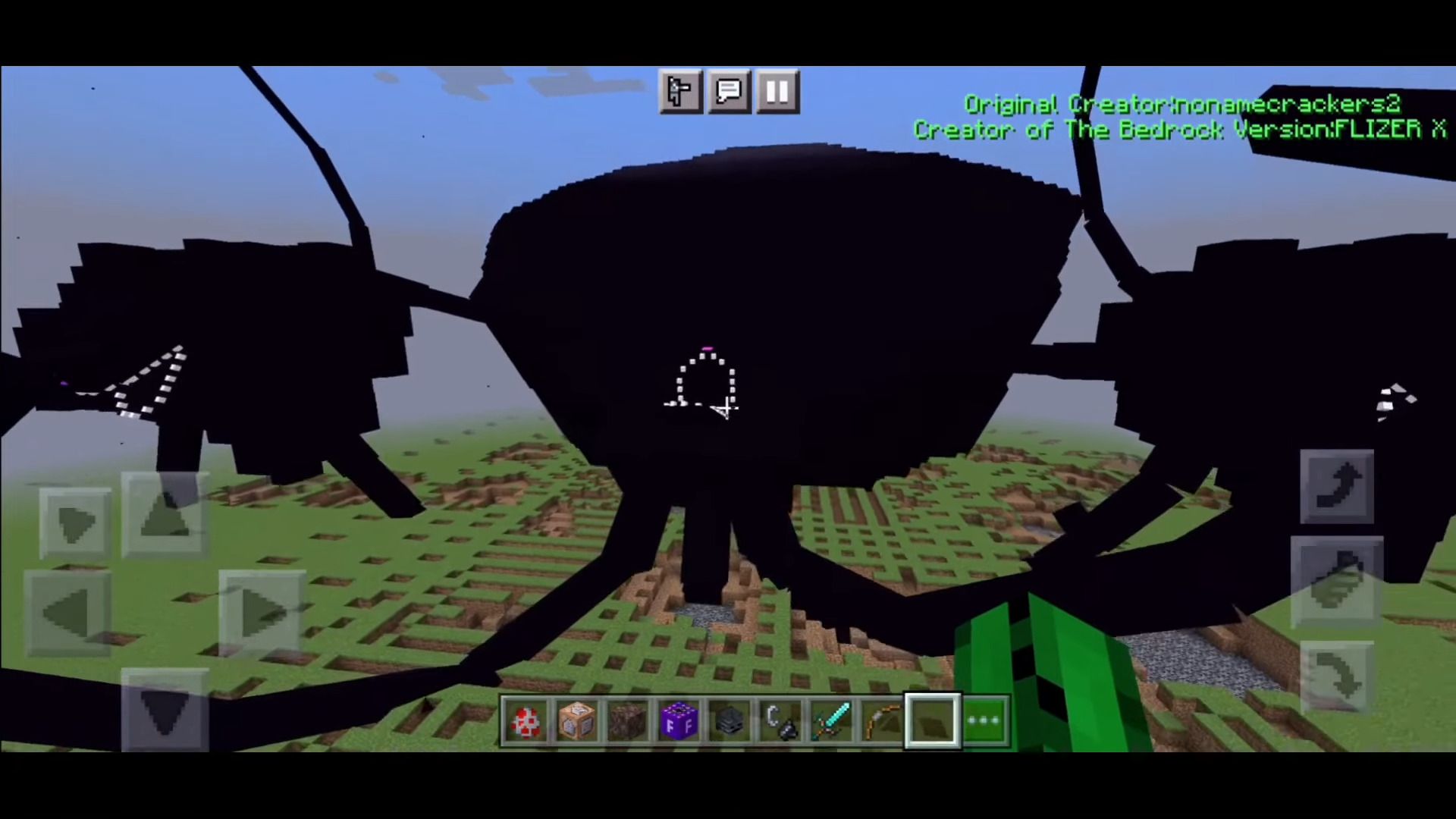
Task: Select the anvil-like block in the hotbar
Action: tap(730, 720)
